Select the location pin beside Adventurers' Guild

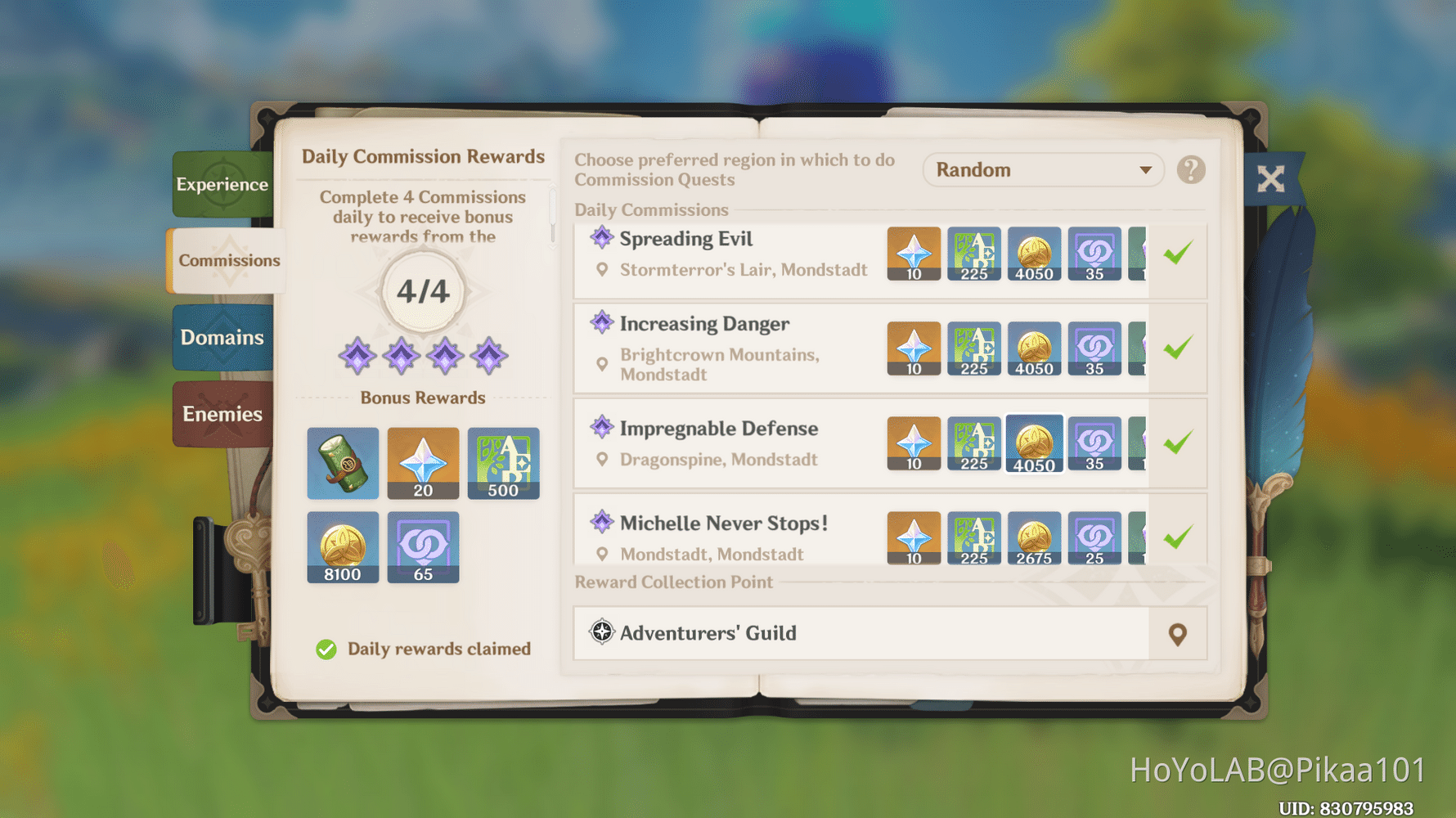(x=1178, y=632)
